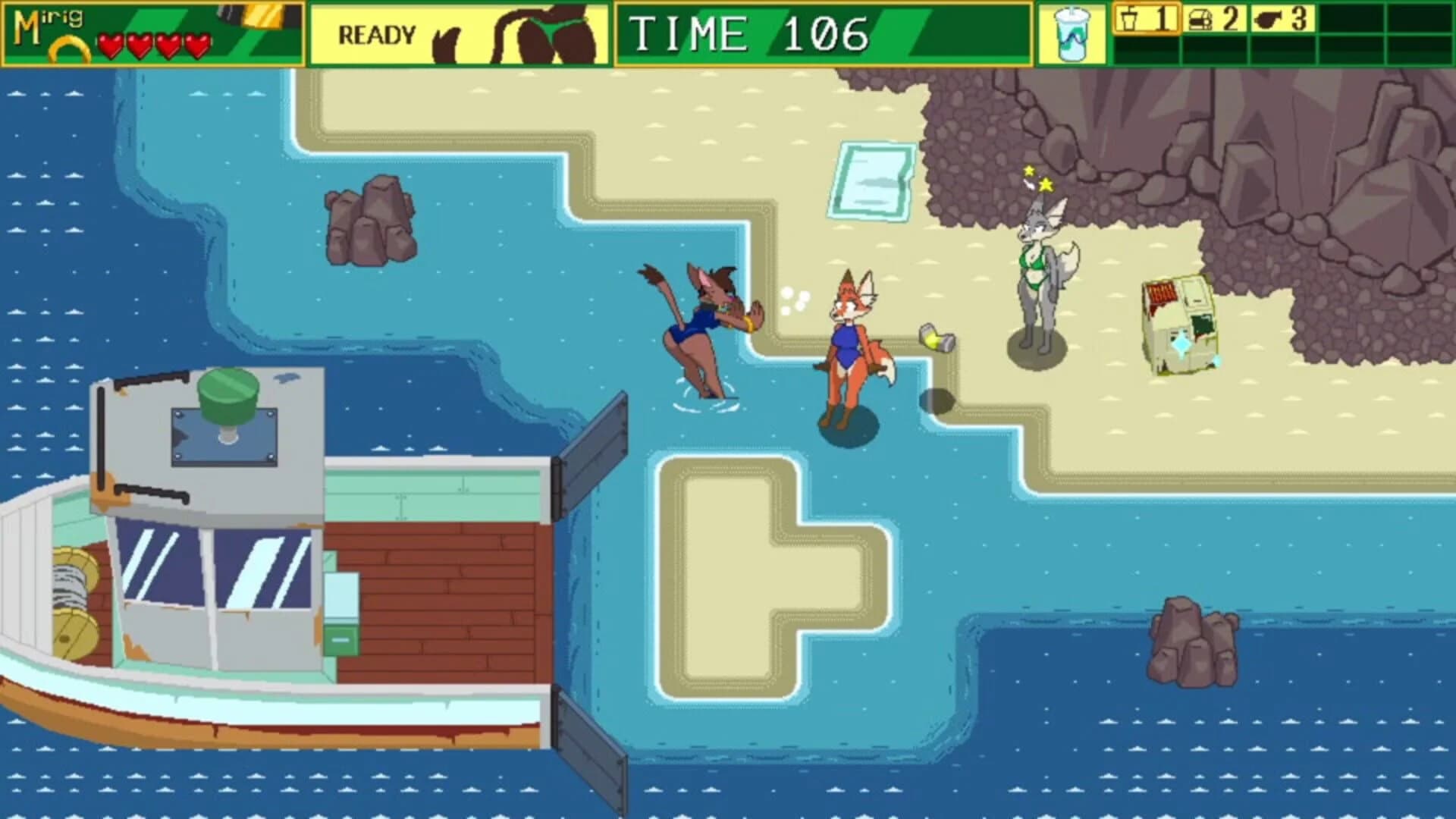This screenshot has width=1456, height=819.
Task: Toggle the READY status indicator
Action: pyautogui.click(x=377, y=33)
